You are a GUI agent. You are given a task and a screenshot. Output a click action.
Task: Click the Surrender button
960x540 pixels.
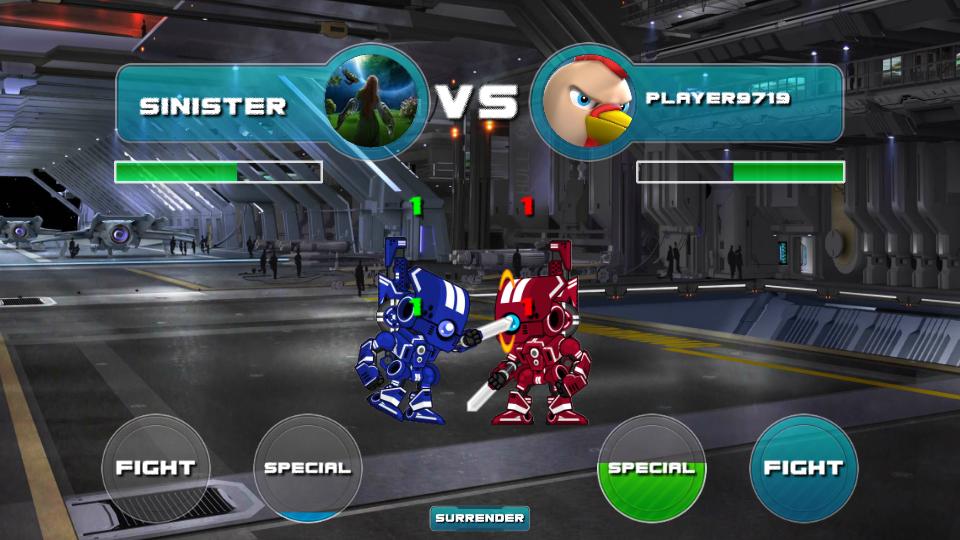(480, 518)
